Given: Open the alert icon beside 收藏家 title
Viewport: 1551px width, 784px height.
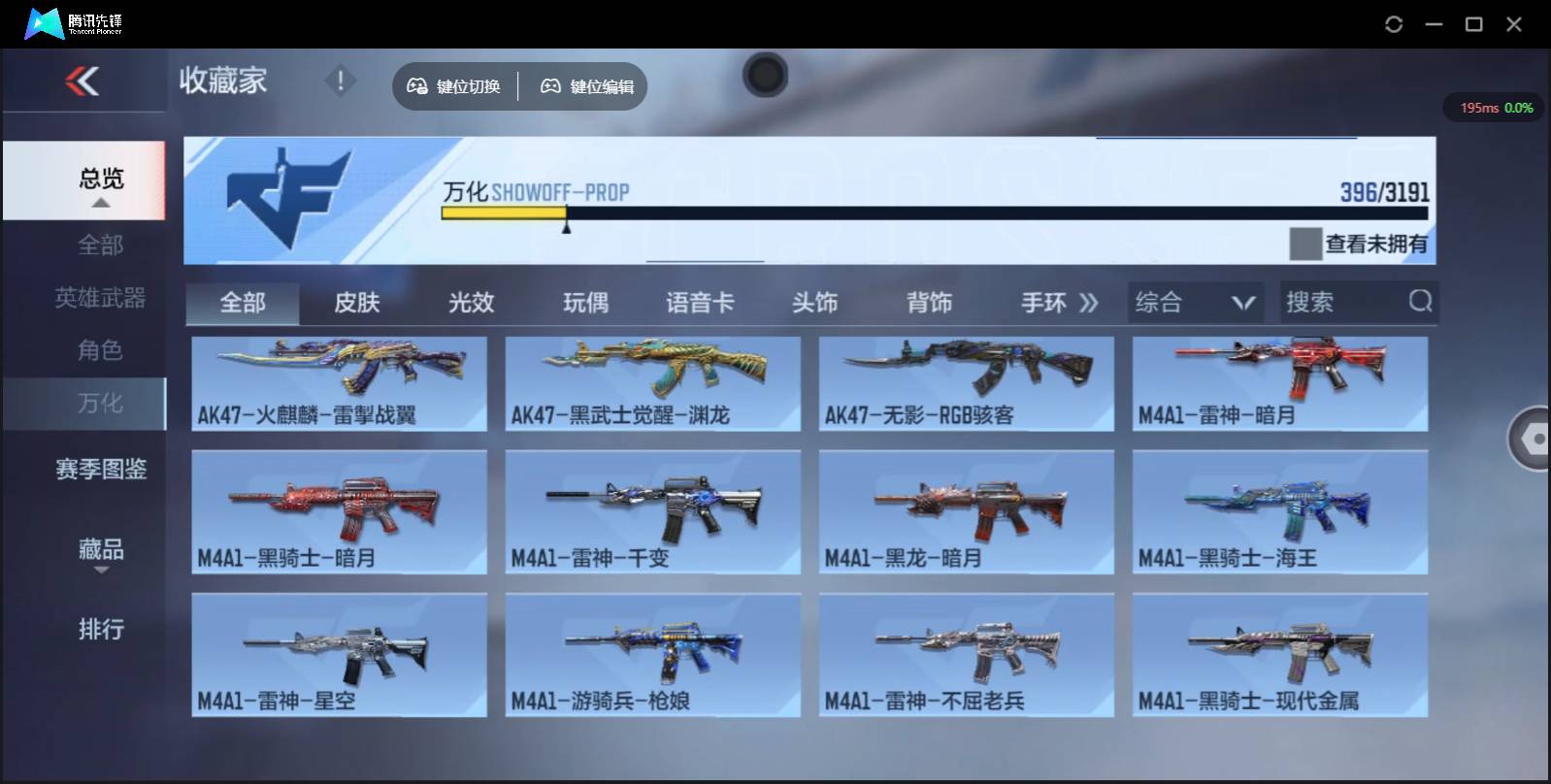Looking at the screenshot, I should (x=340, y=82).
